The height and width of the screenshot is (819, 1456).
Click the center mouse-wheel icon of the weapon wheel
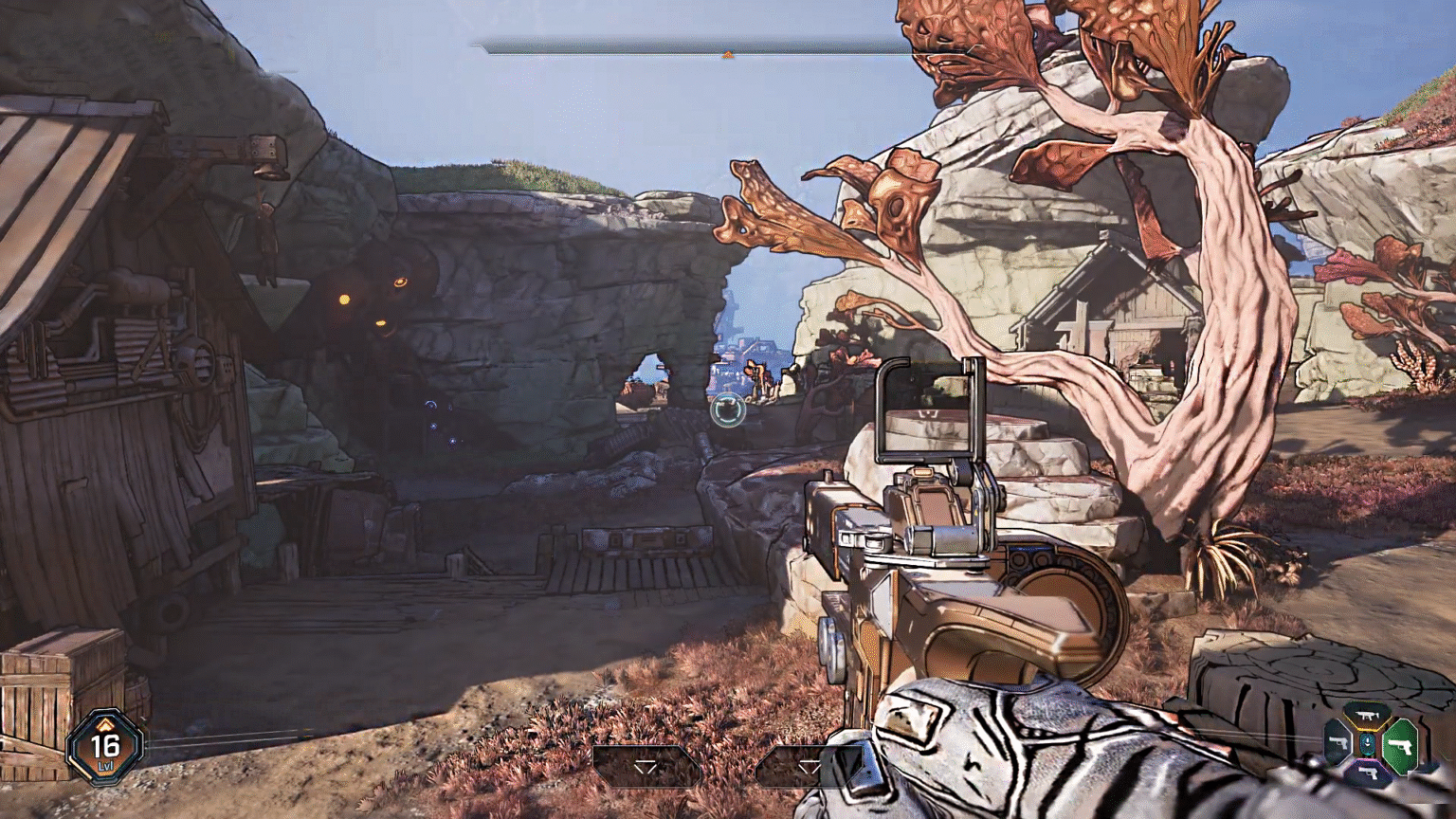(x=1367, y=744)
